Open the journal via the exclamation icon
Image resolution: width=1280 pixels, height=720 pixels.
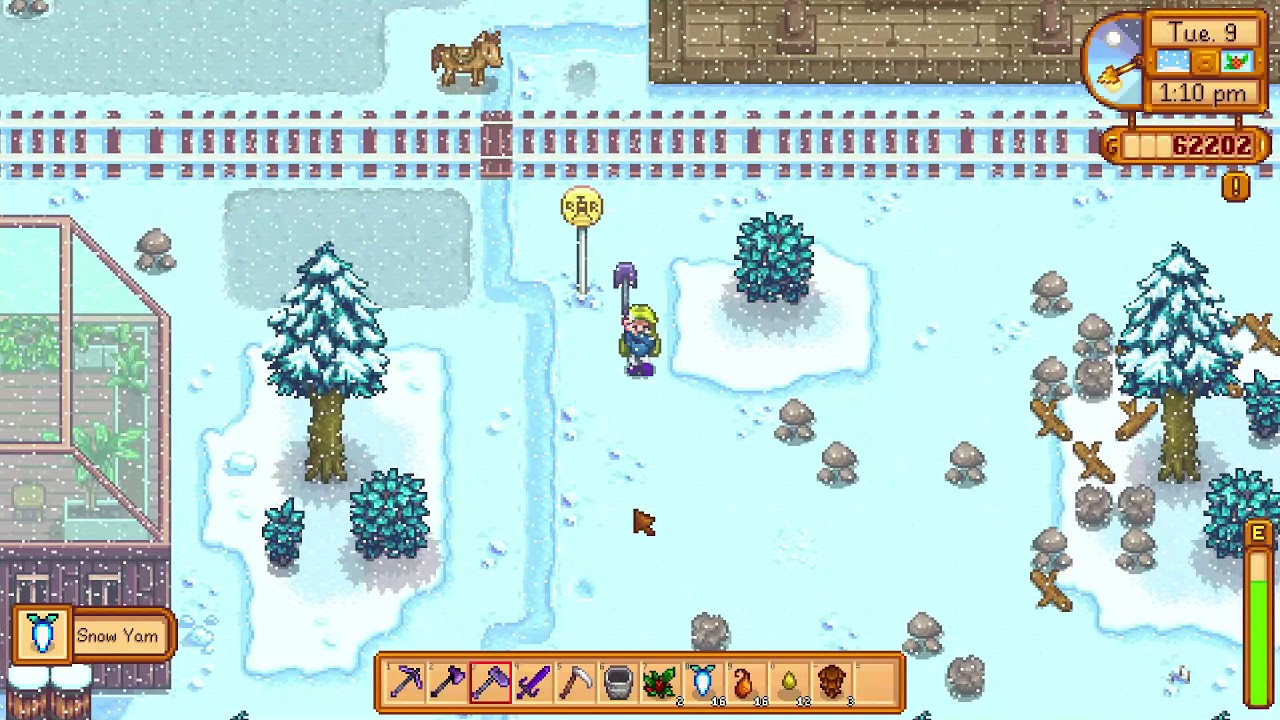click(x=1237, y=185)
